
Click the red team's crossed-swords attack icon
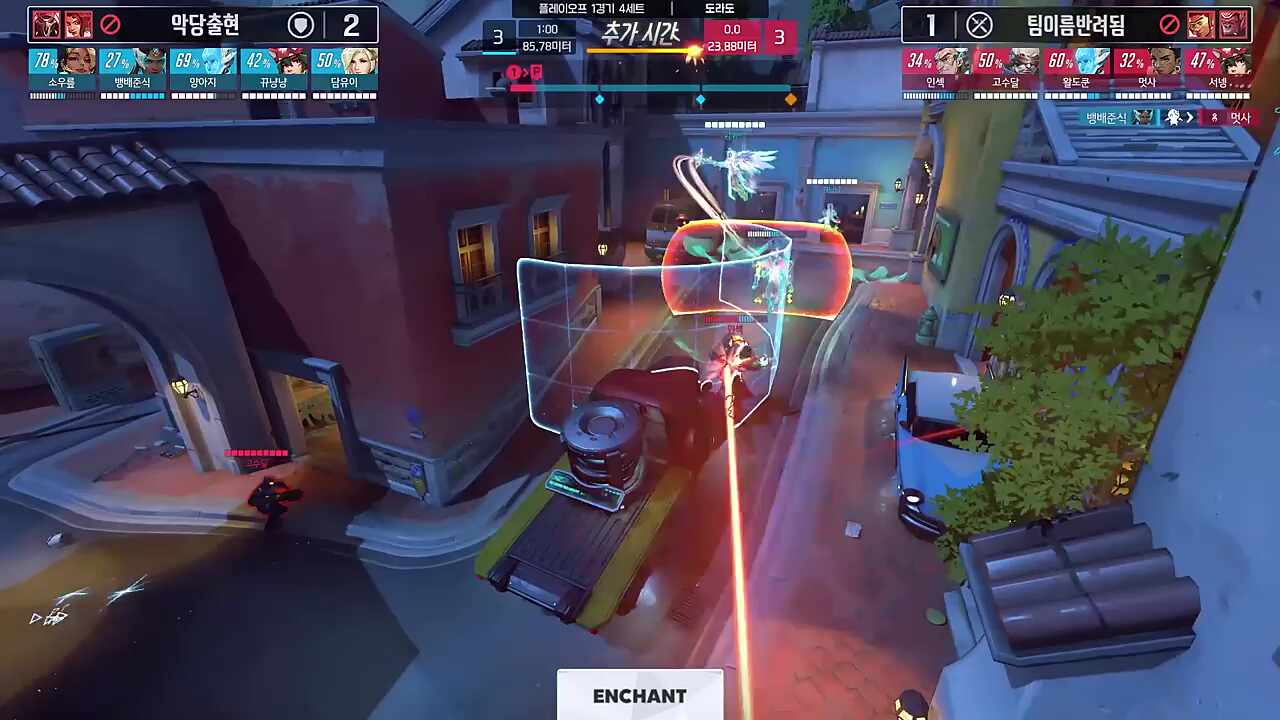pos(979,25)
